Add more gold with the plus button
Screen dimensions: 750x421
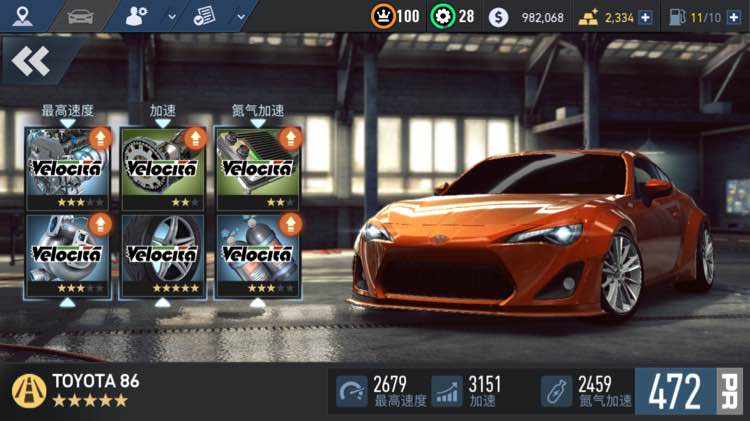pos(646,17)
